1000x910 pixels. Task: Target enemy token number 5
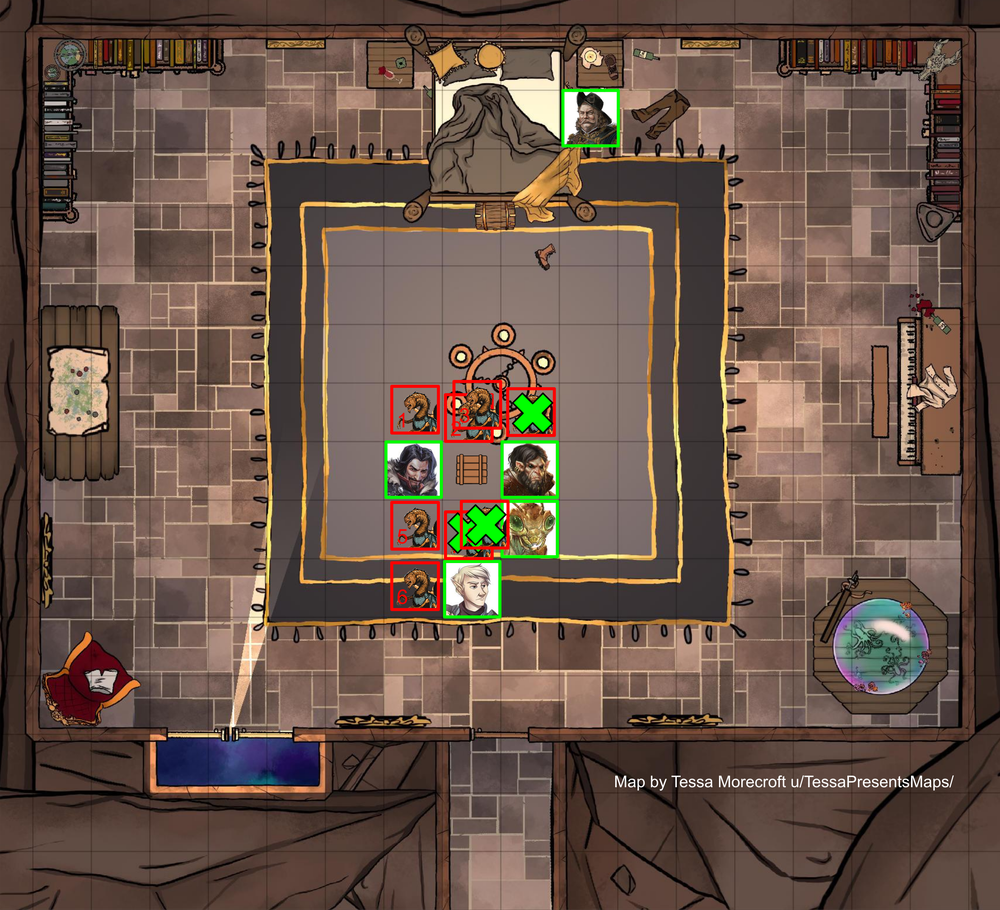click(414, 525)
